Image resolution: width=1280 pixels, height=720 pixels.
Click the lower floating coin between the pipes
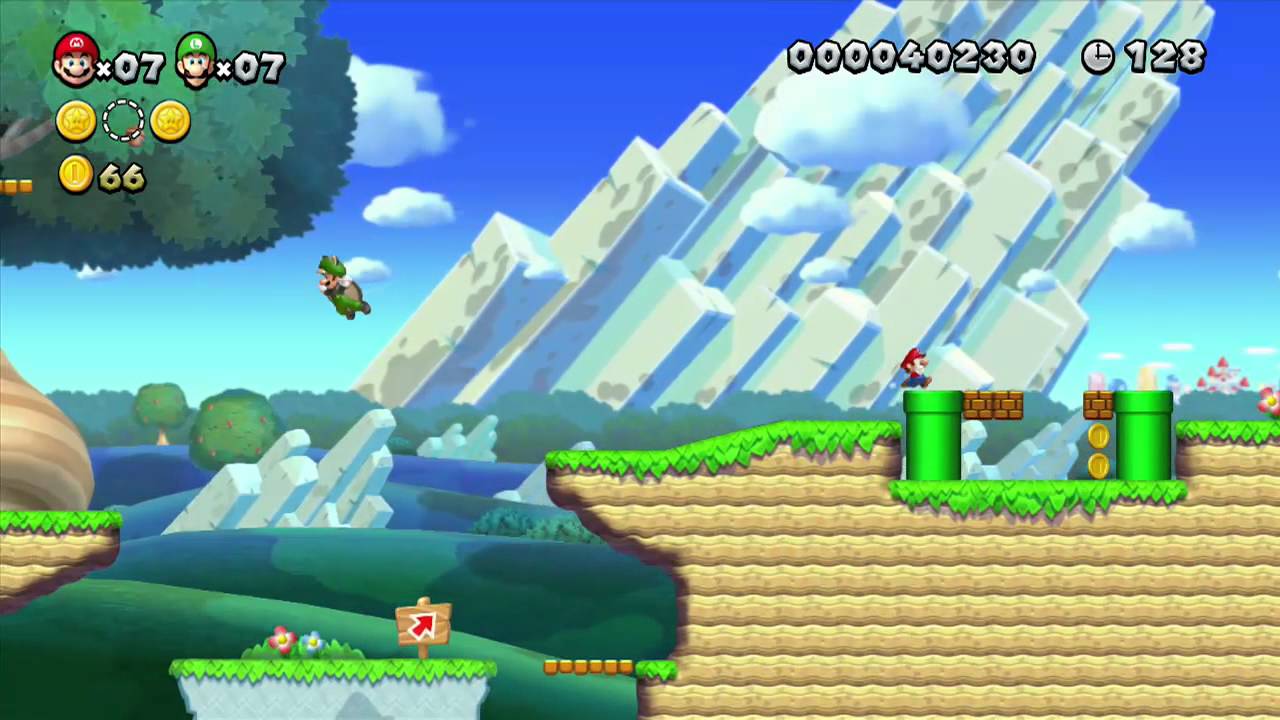(1099, 467)
